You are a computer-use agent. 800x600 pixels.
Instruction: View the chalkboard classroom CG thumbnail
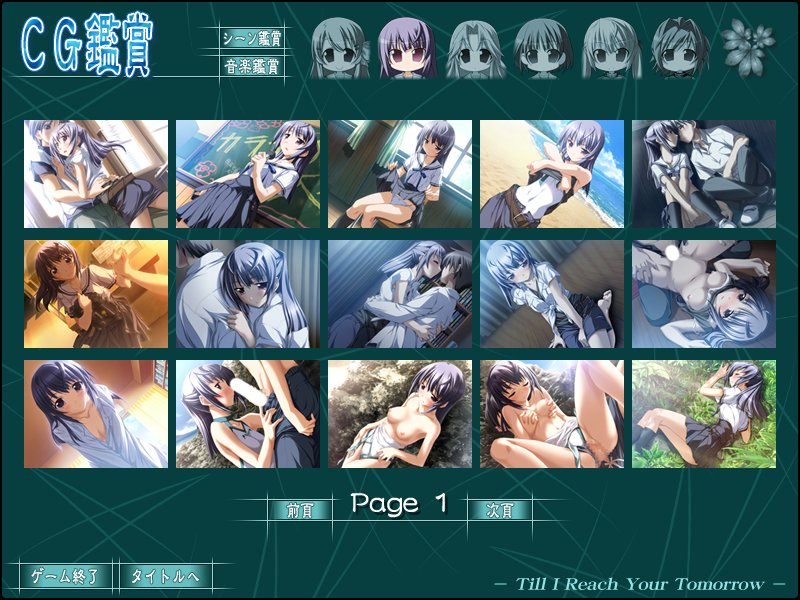[x=248, y=174]
